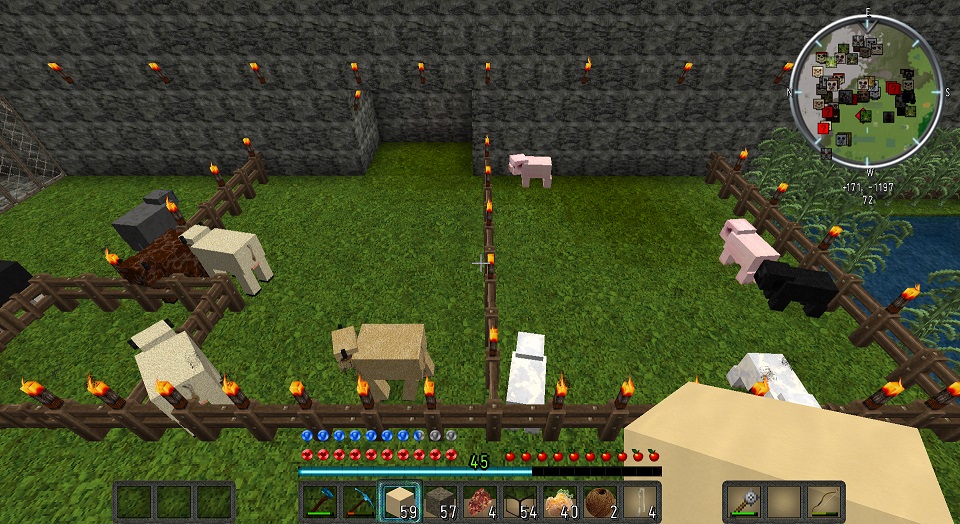Select the pickaxe with low durability
This screenshot has width=960, height=524.
click(x=361, y=501)
